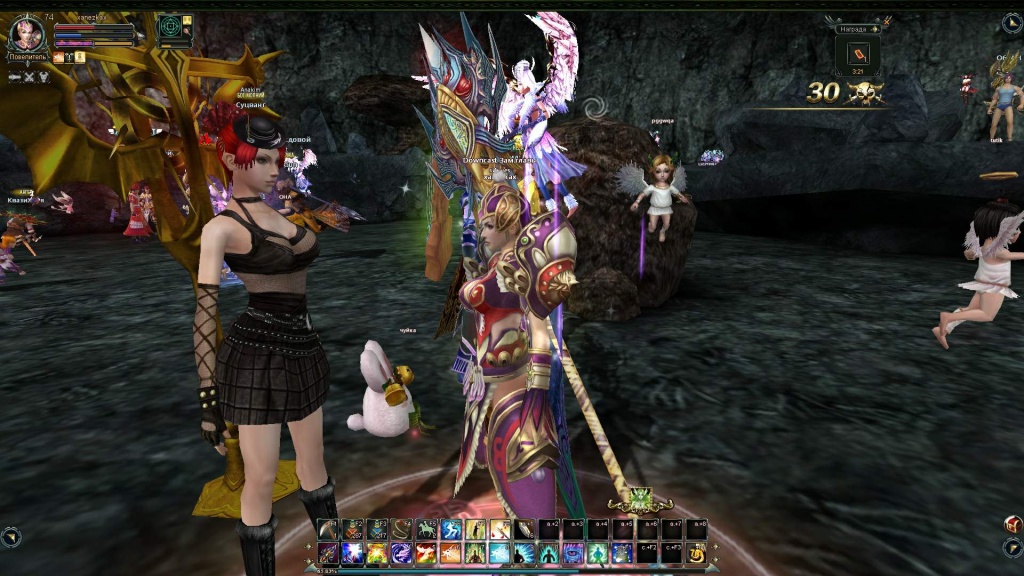The height and width of the screenshot is (576, 1024).
Task: Use the pickaxe slot on the hotbar
Action: (x=329, y=530)
